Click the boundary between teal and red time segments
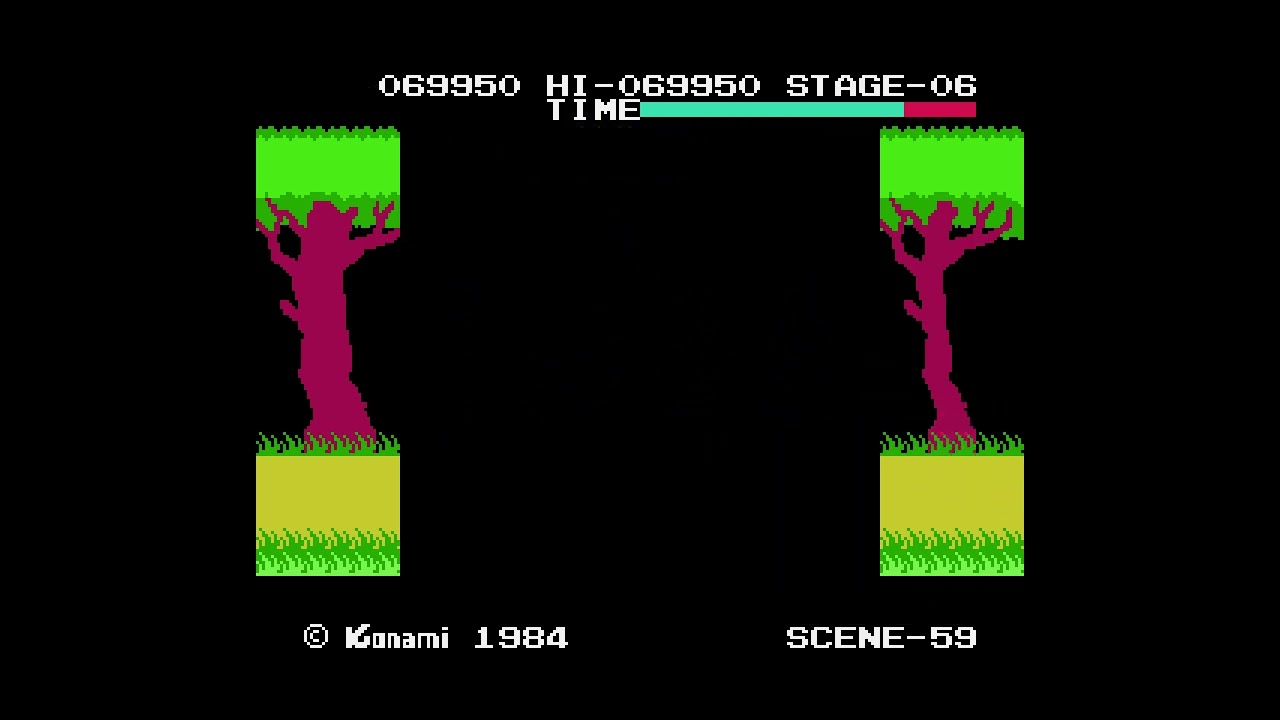 [x=905, y=110]
